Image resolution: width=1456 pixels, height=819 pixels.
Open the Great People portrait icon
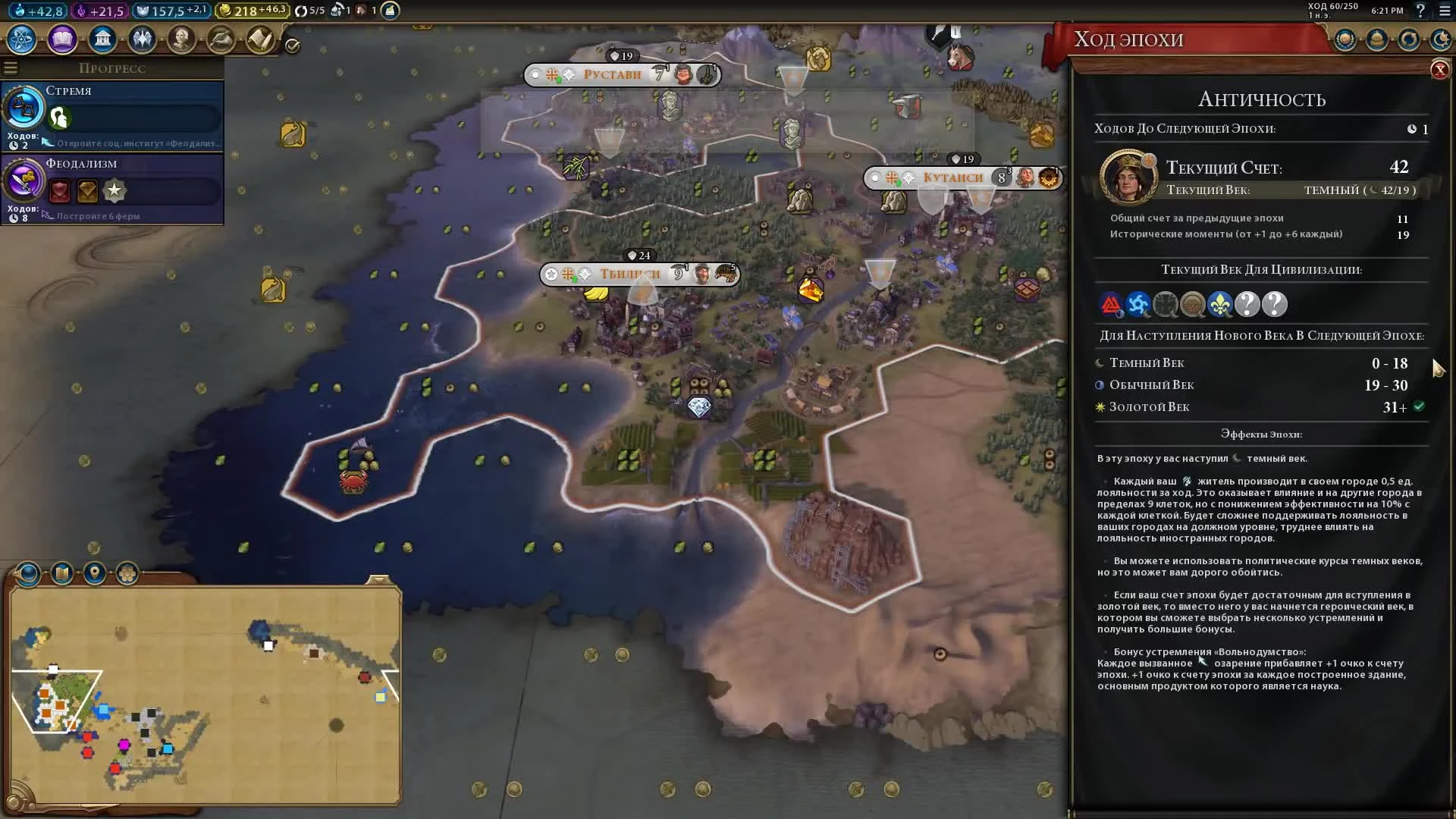182,39
